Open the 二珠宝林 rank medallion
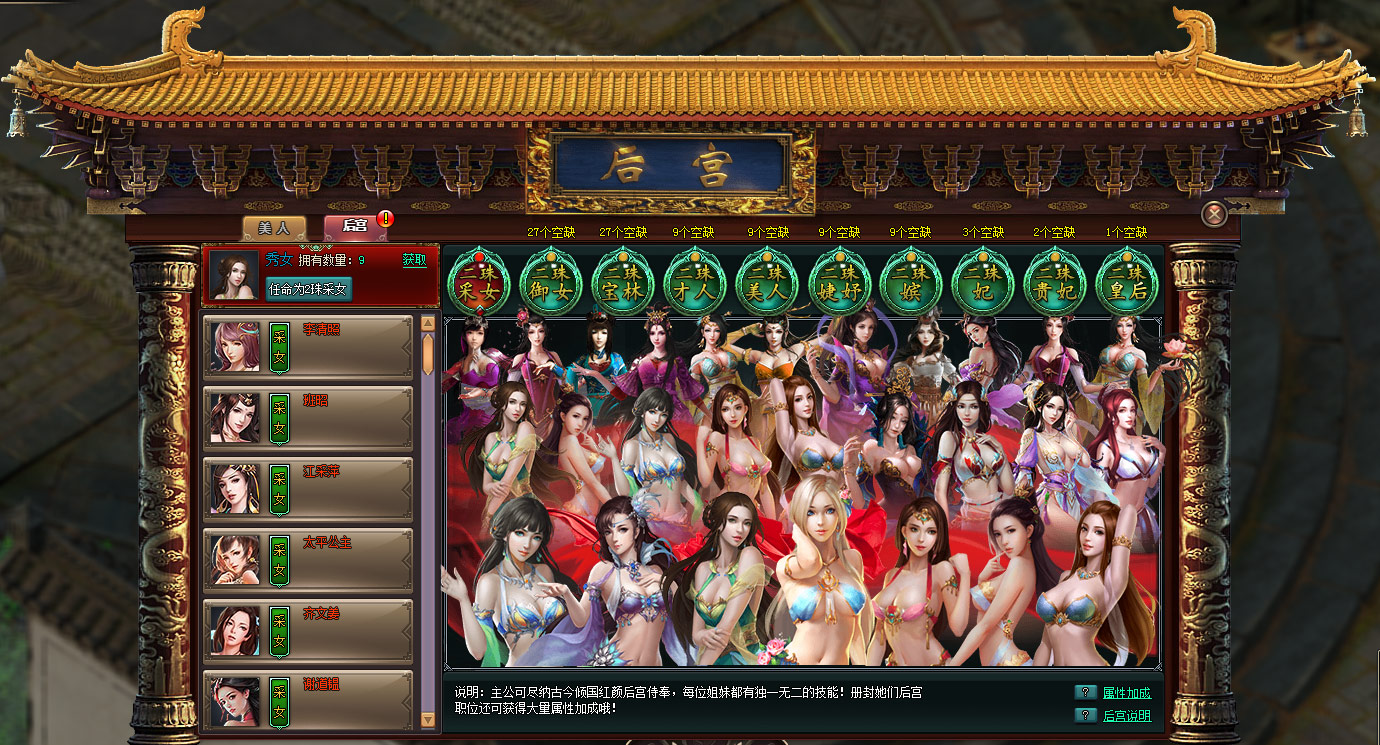Viewport: 1380px width, 745px height. click(x=622, y=283)
